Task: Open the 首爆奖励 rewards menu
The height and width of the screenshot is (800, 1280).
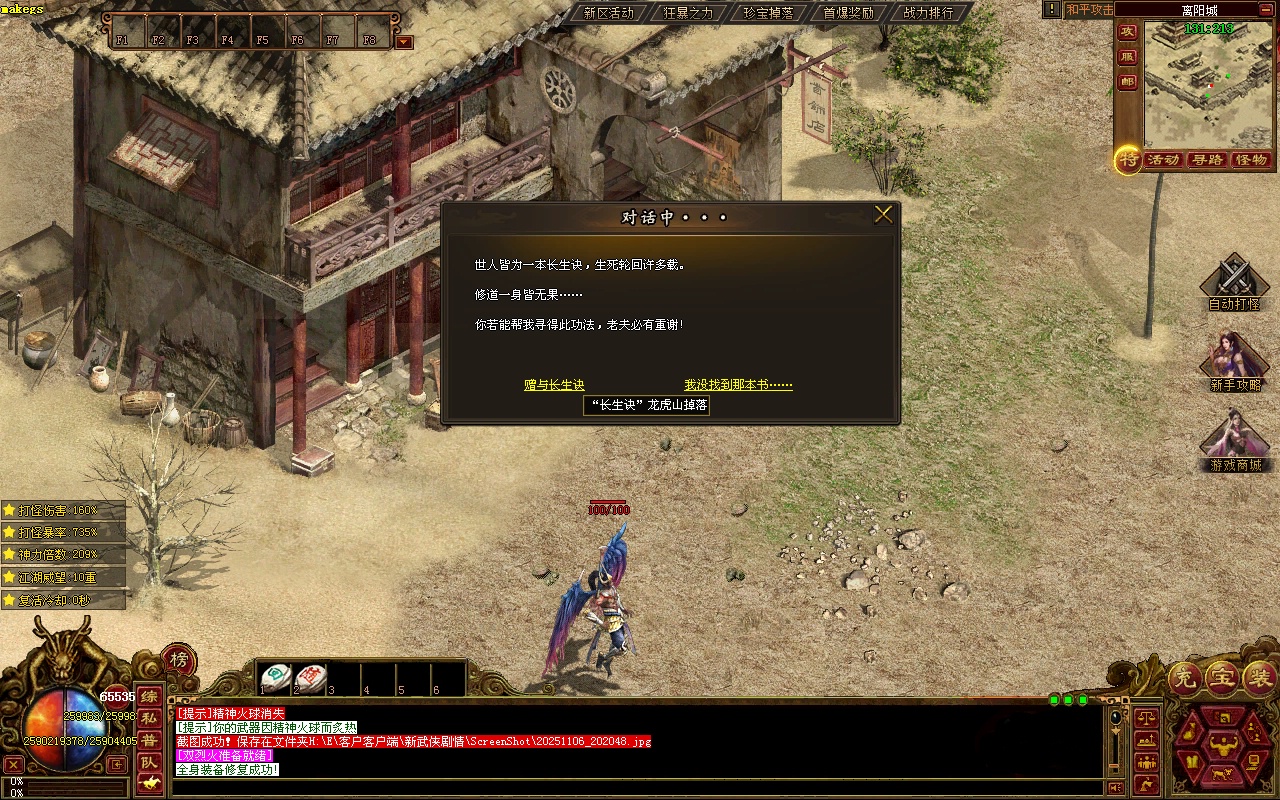Action: pos(848,13)
